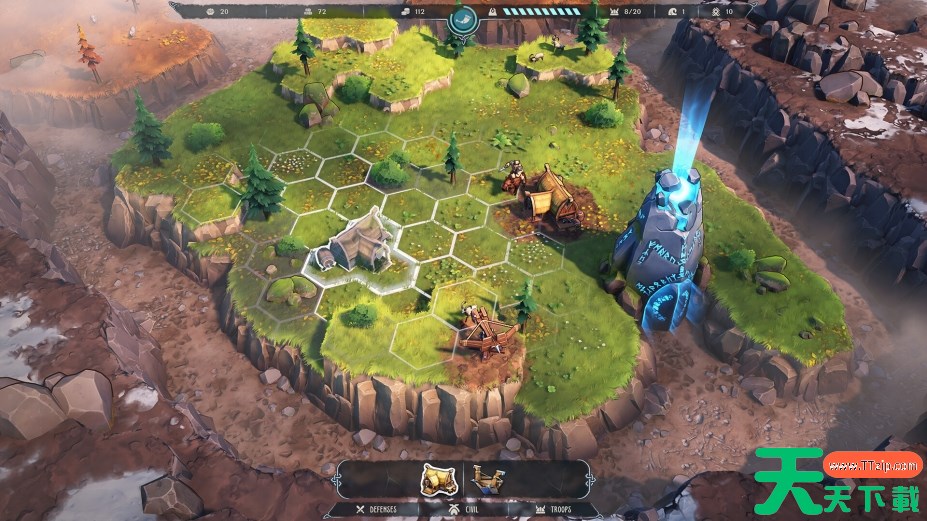Select the Troops tab

coord(545,509)
